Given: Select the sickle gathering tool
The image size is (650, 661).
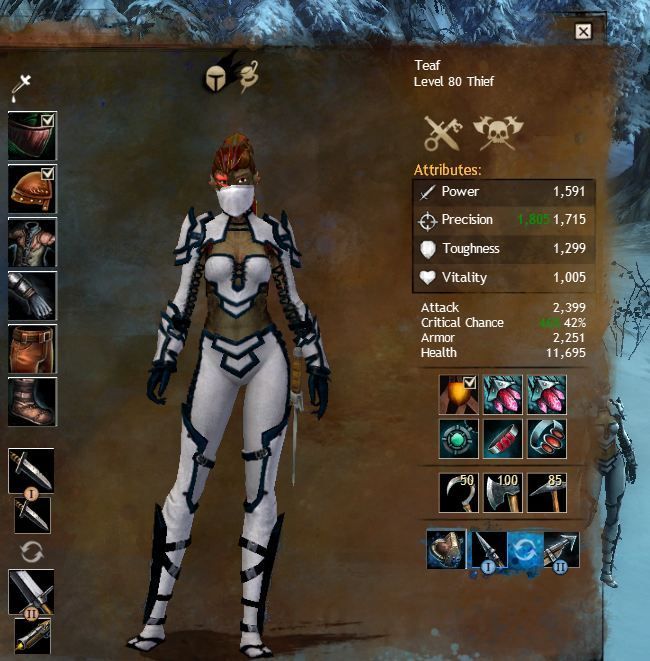Looking at the screenshot, I should click(457, 493).
